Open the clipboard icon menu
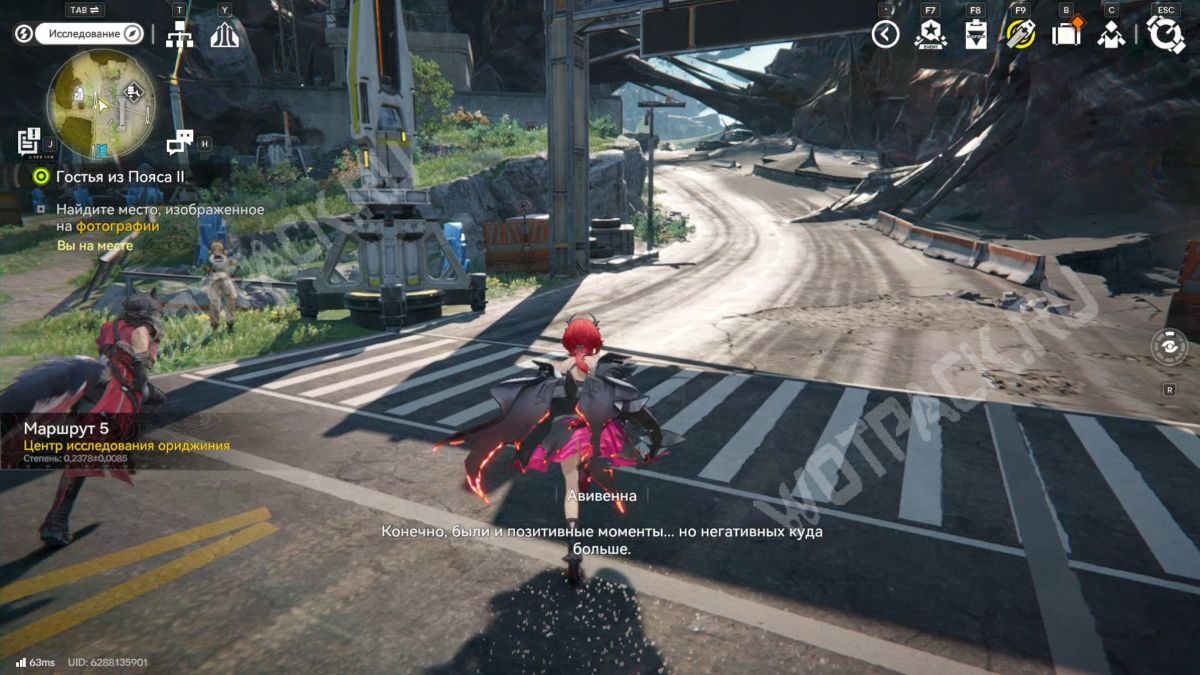 coord(975,35)
